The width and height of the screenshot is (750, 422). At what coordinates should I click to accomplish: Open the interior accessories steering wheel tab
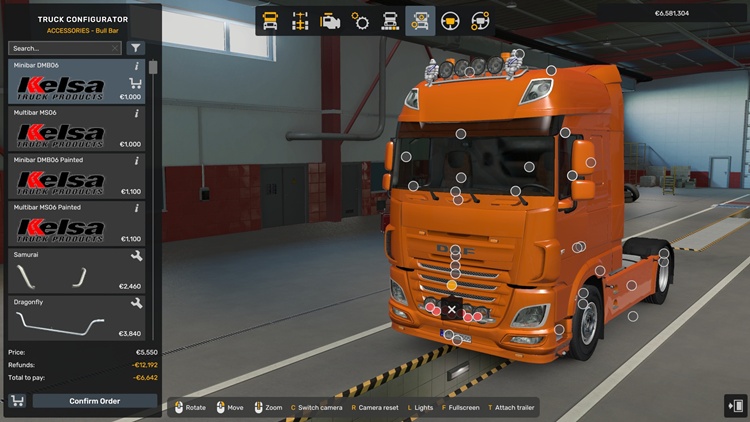[480, 20]
